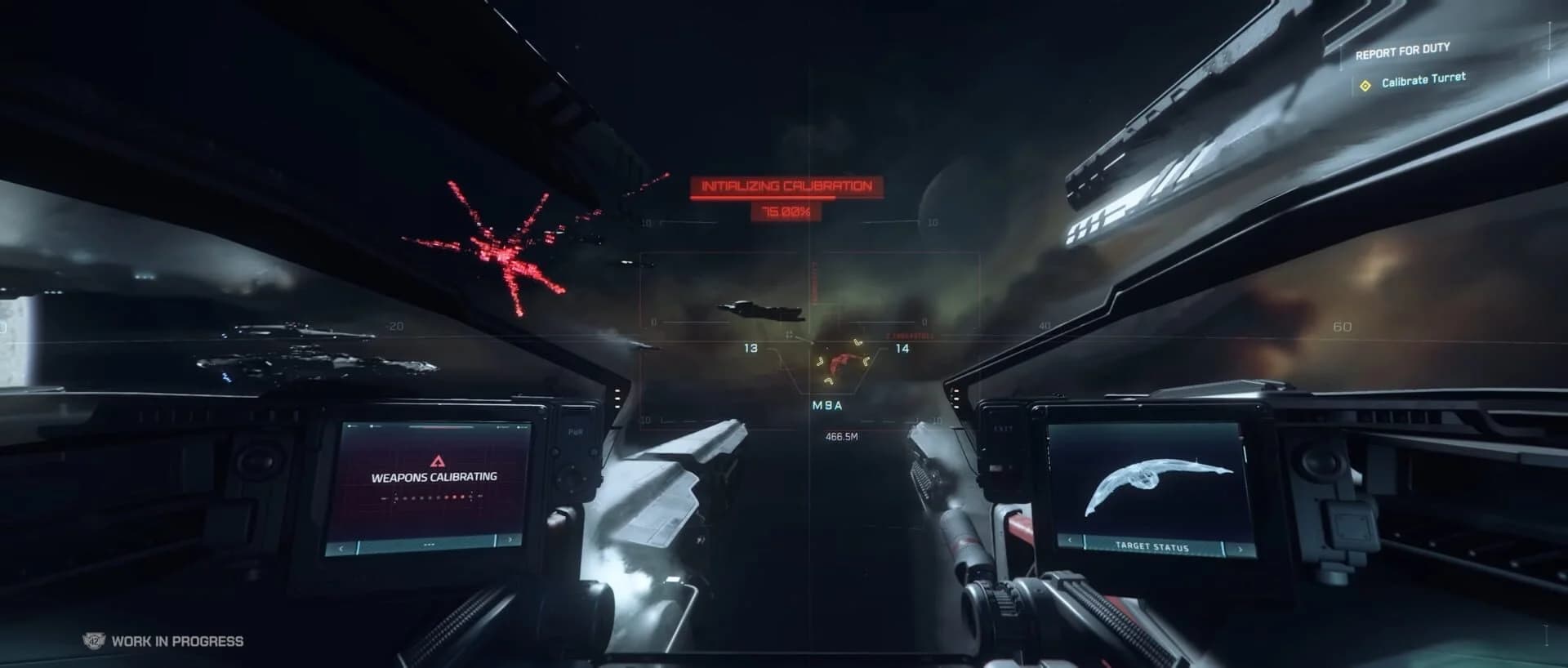Open the REPORT FOR DUTY mission header
The image size is (1568, 668).
point(1403,49)
